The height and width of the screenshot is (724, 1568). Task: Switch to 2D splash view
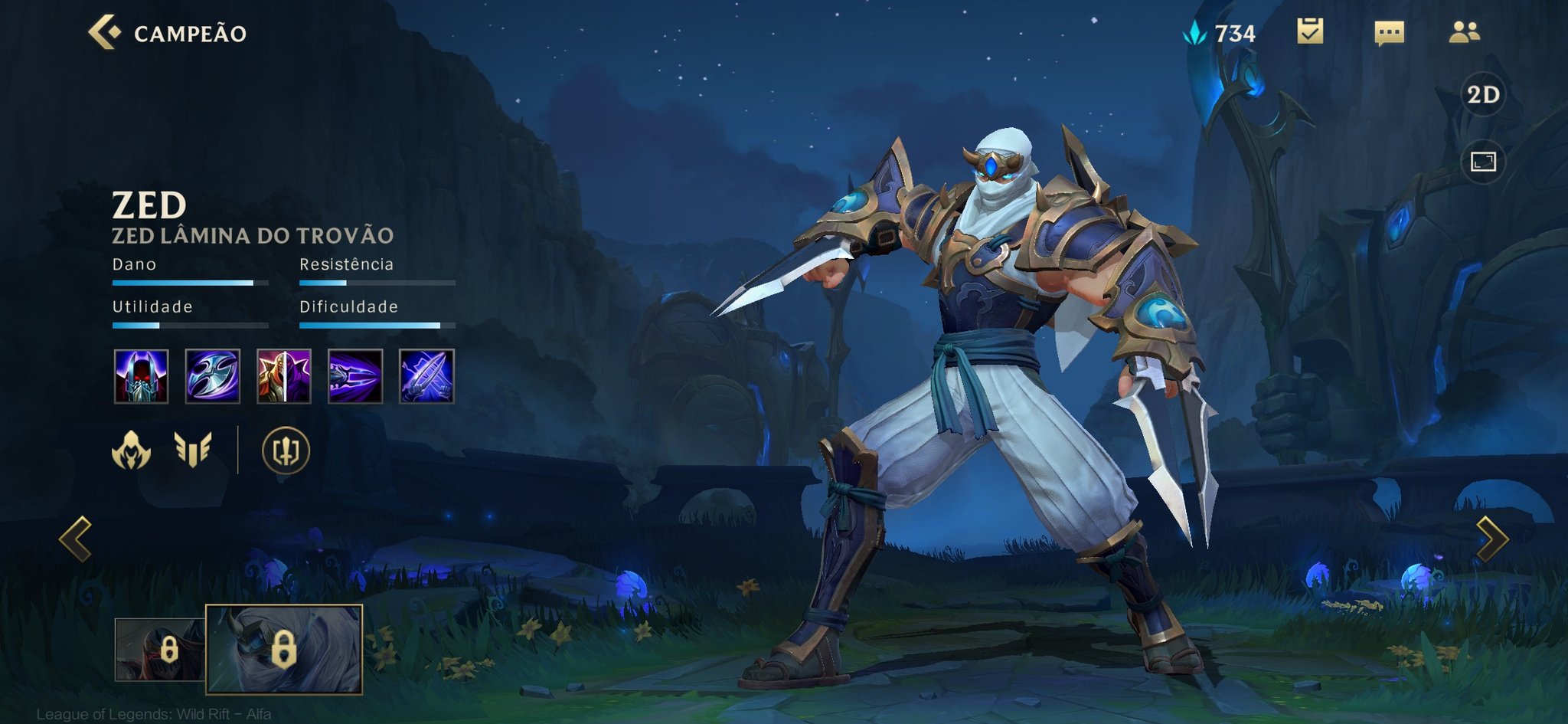tap(1483, 94)
